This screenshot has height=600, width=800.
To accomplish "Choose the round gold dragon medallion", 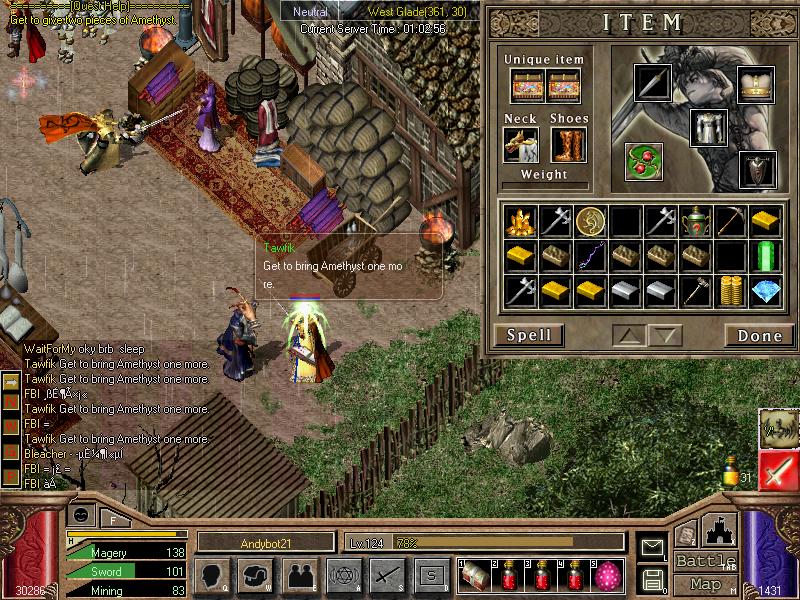I will pos(588,219).
